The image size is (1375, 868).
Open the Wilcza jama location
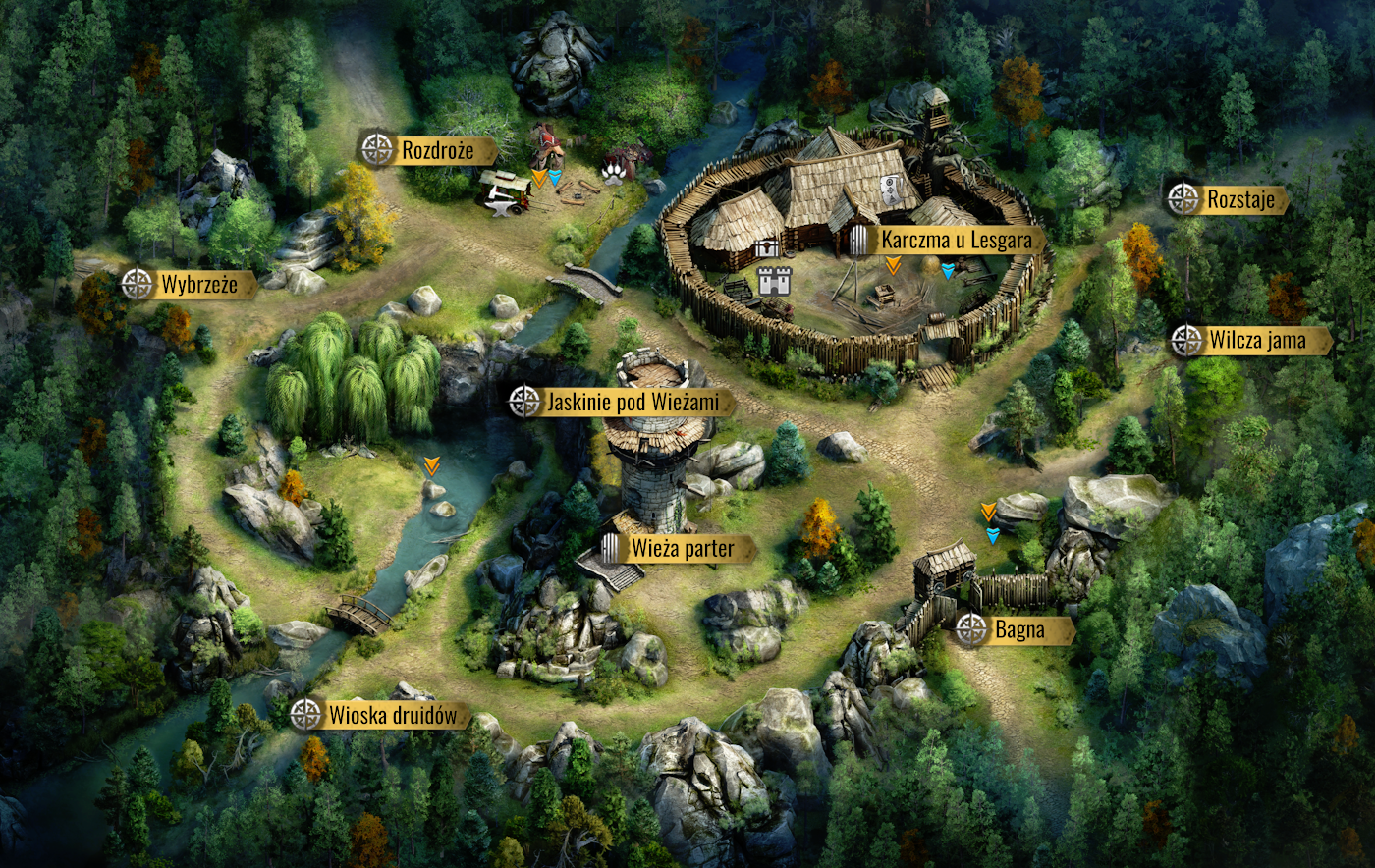click(1256, 341)
